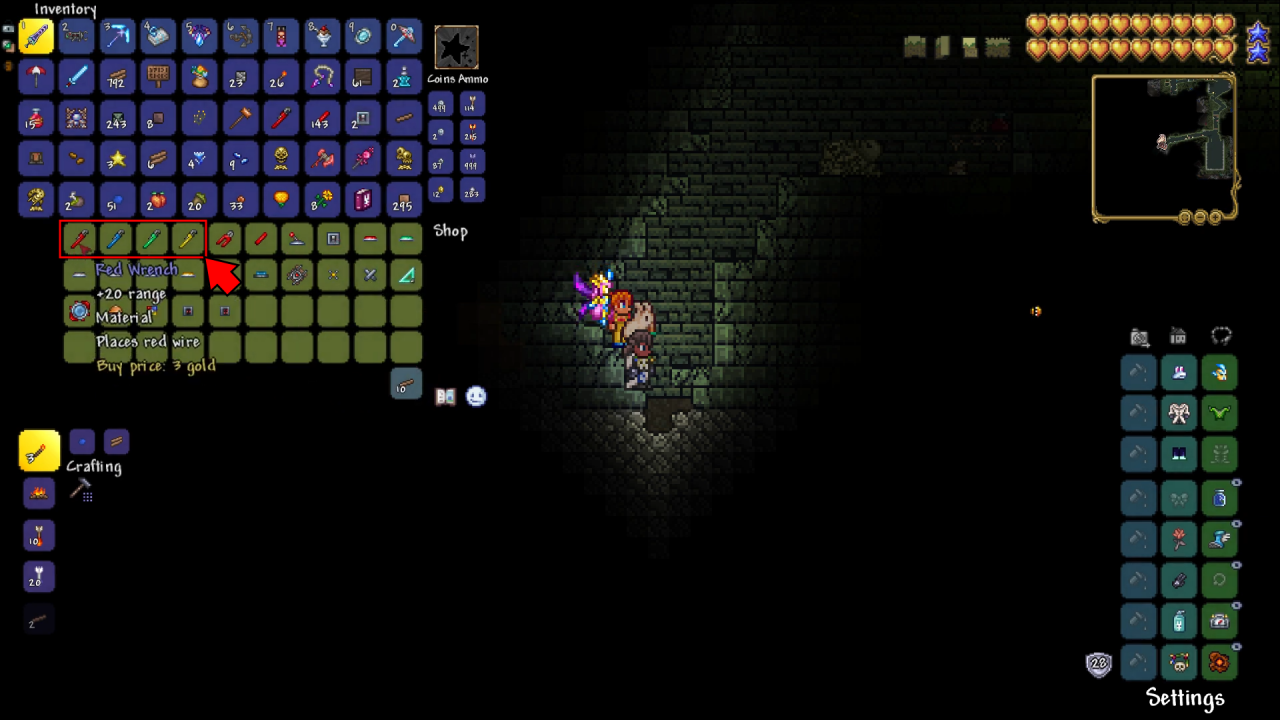
Task: Click the defense shield counter
Action: pyautogui.click(x=1098, y=663)
